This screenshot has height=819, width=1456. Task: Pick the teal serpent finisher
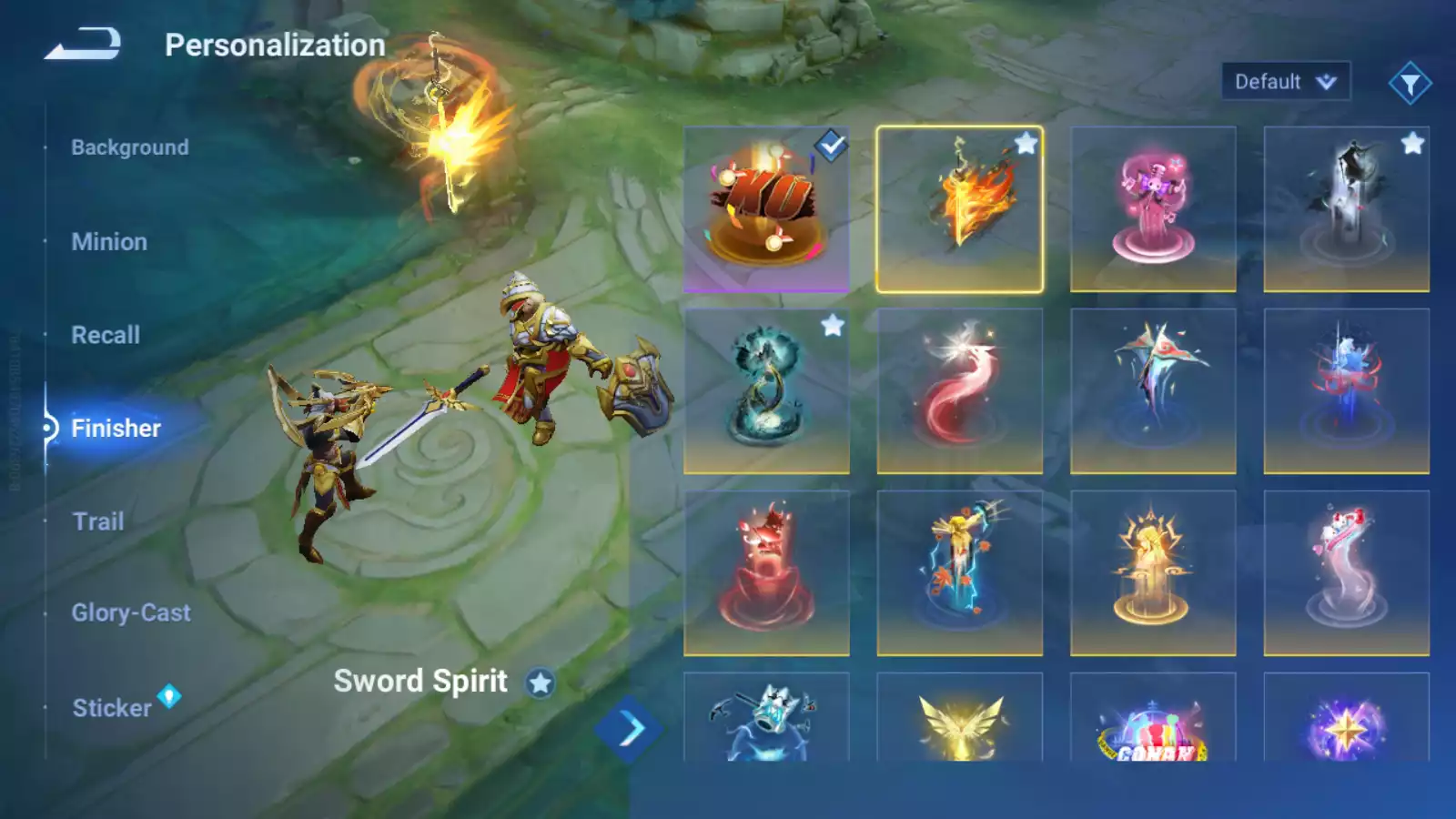766,391
